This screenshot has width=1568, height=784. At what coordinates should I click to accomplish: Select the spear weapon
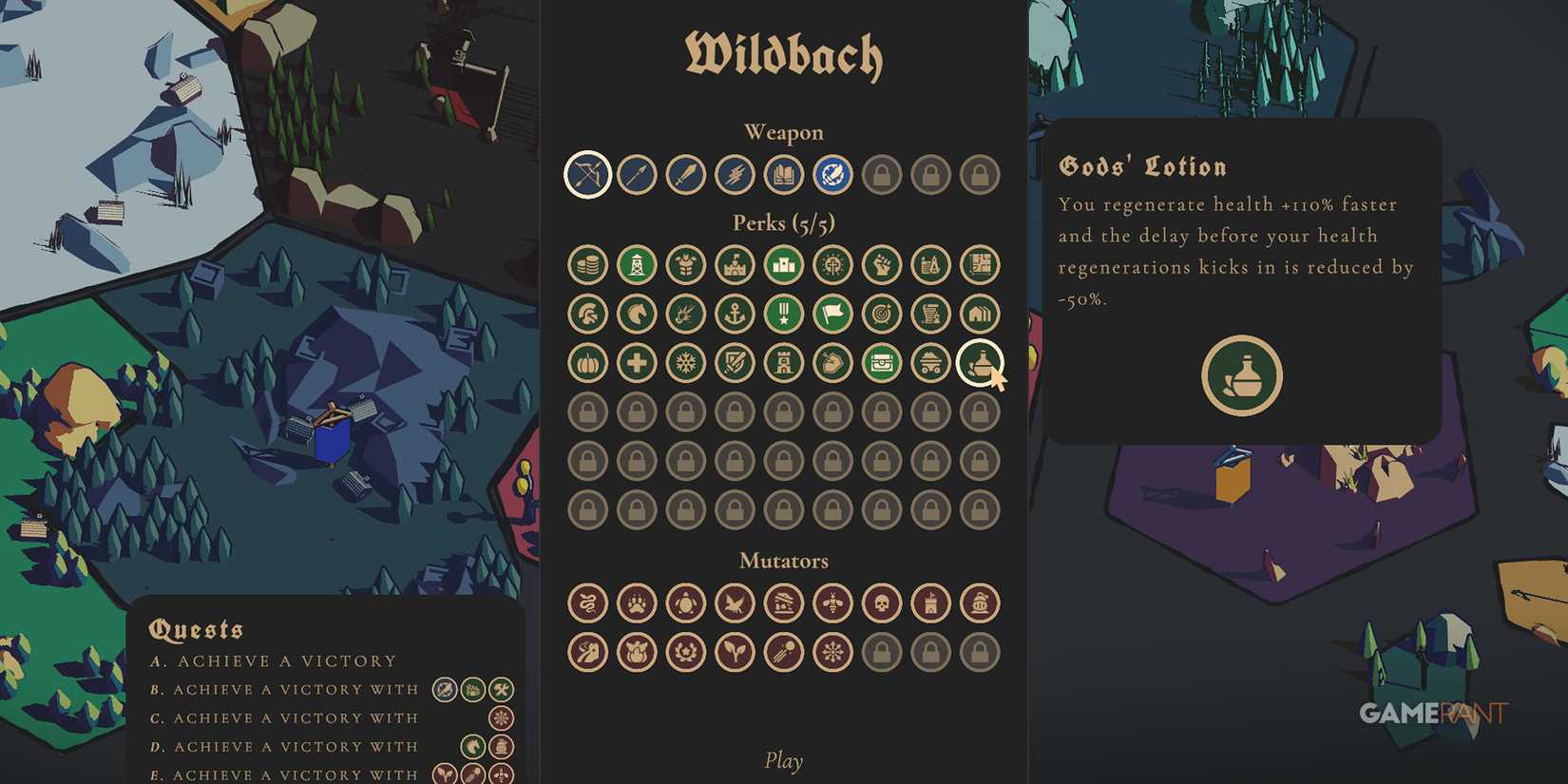(636, 174)
